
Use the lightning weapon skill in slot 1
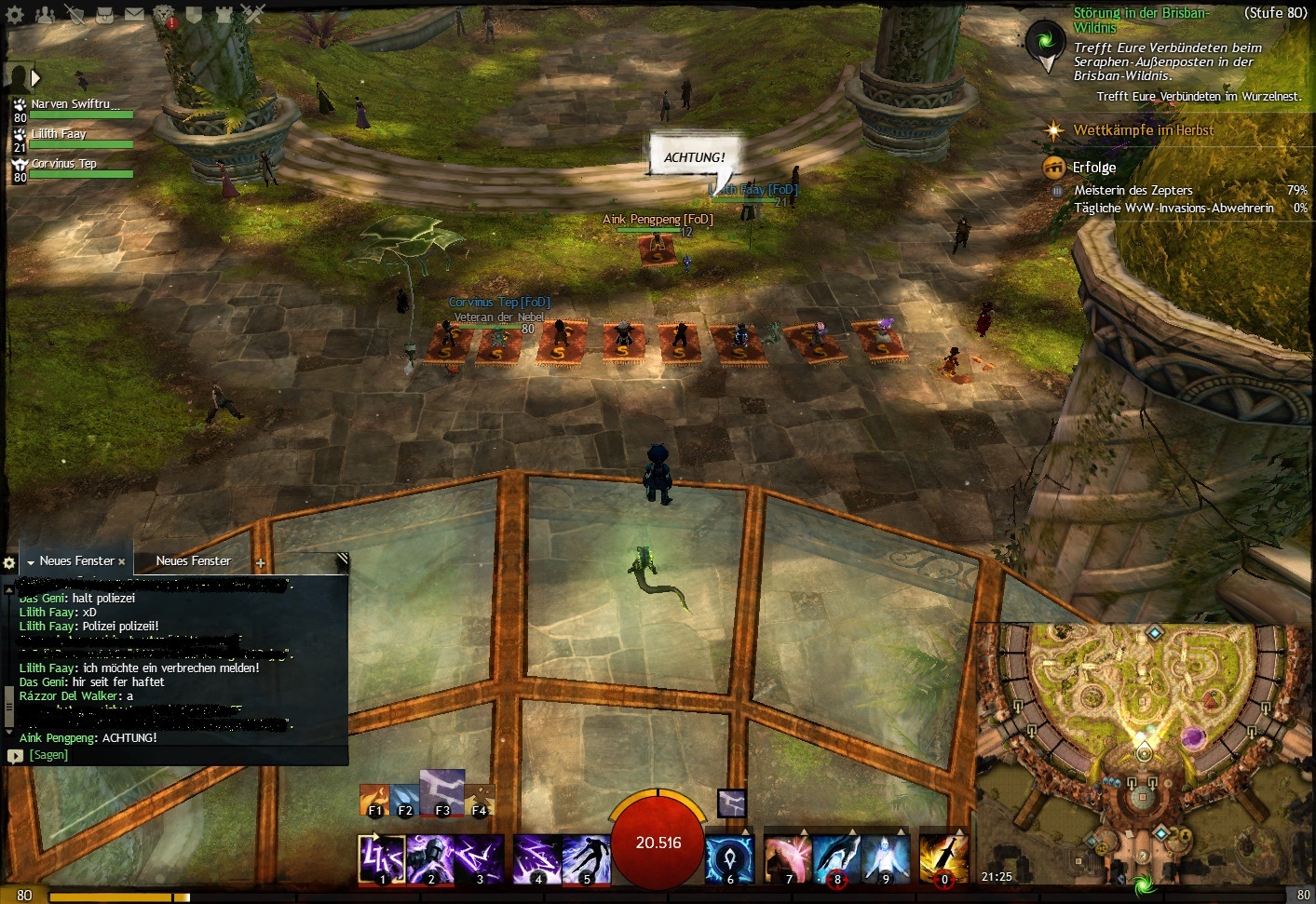[382, 859]
